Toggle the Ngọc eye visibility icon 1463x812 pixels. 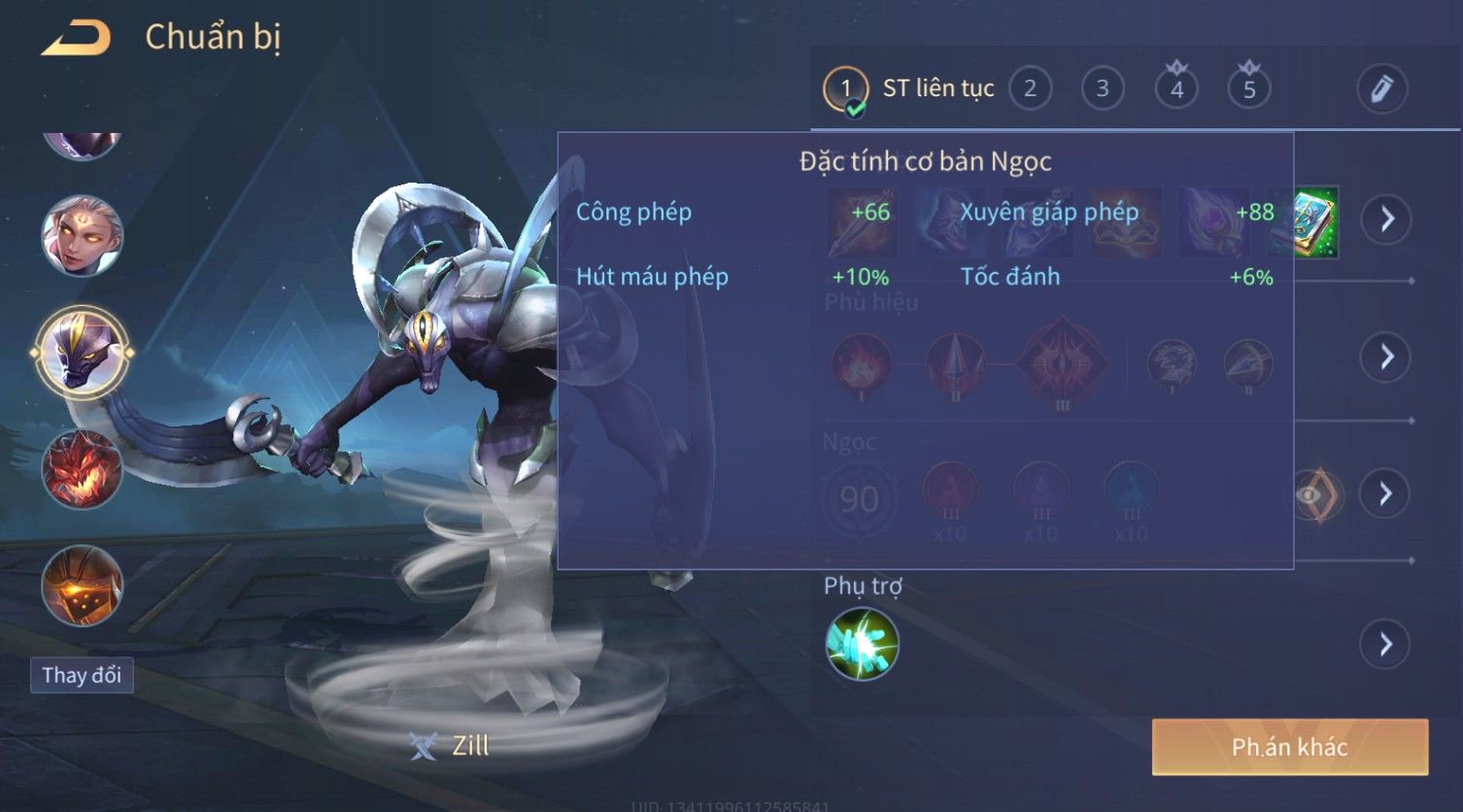click(x=1315, y=494)
